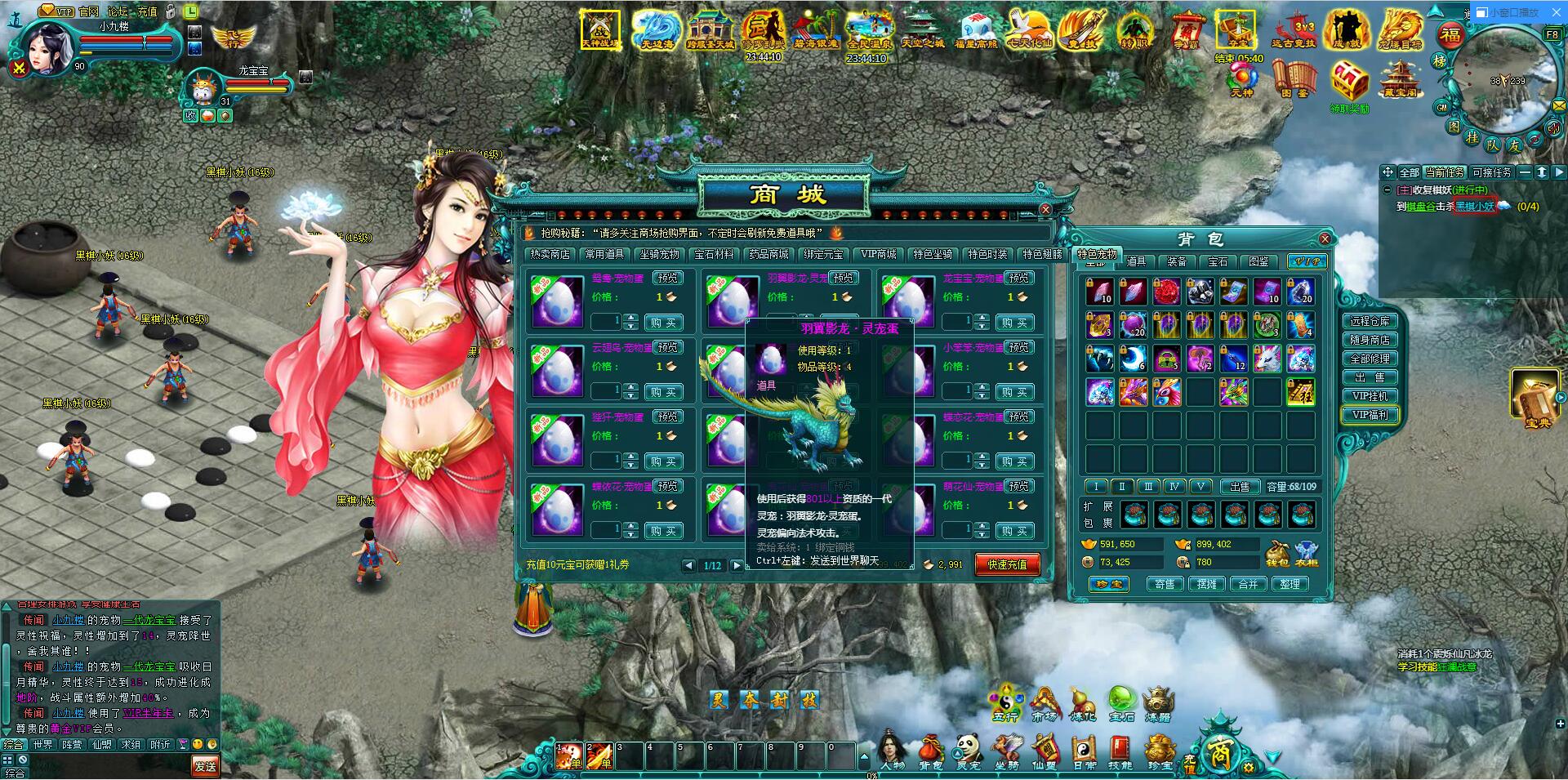Open the 图鉴 illustrated handbook icon near minimap
This screenshot has height=780, width=1568.
tap(1294, 78)
